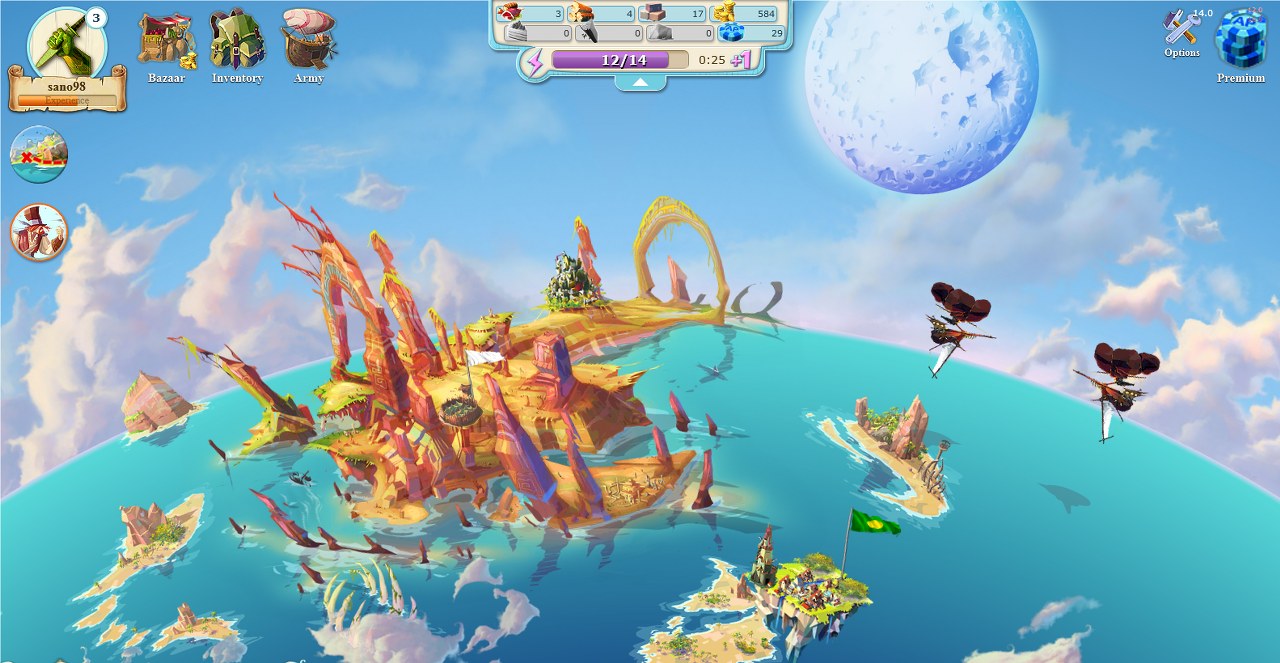
Task: Open the Options menu
Action: click(x=1181, y=33)
